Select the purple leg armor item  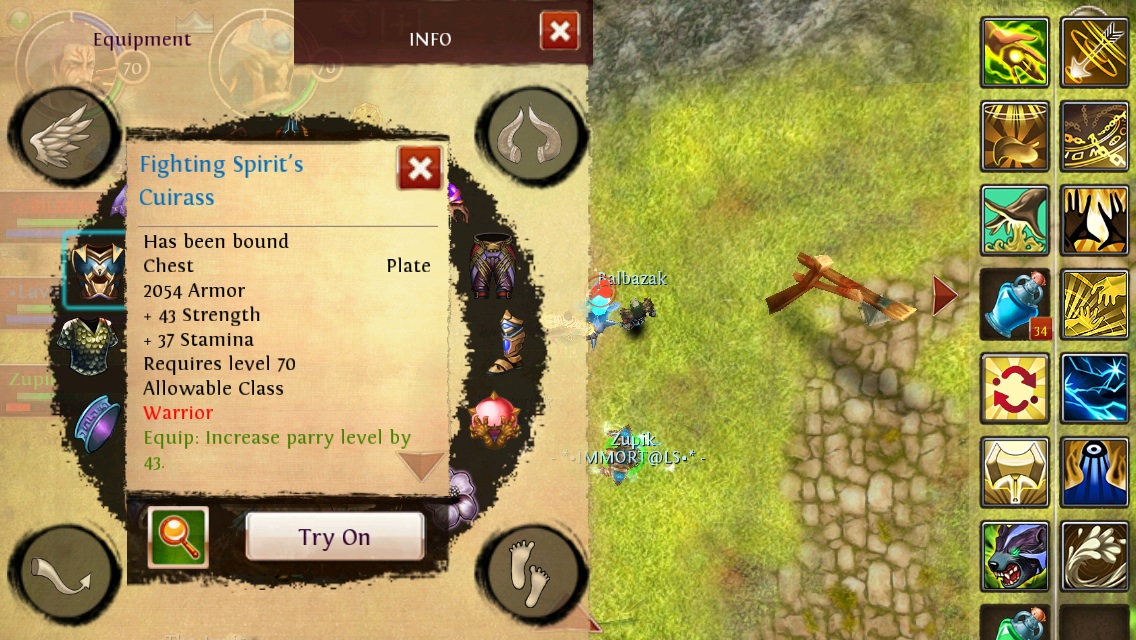coord(492,265)
